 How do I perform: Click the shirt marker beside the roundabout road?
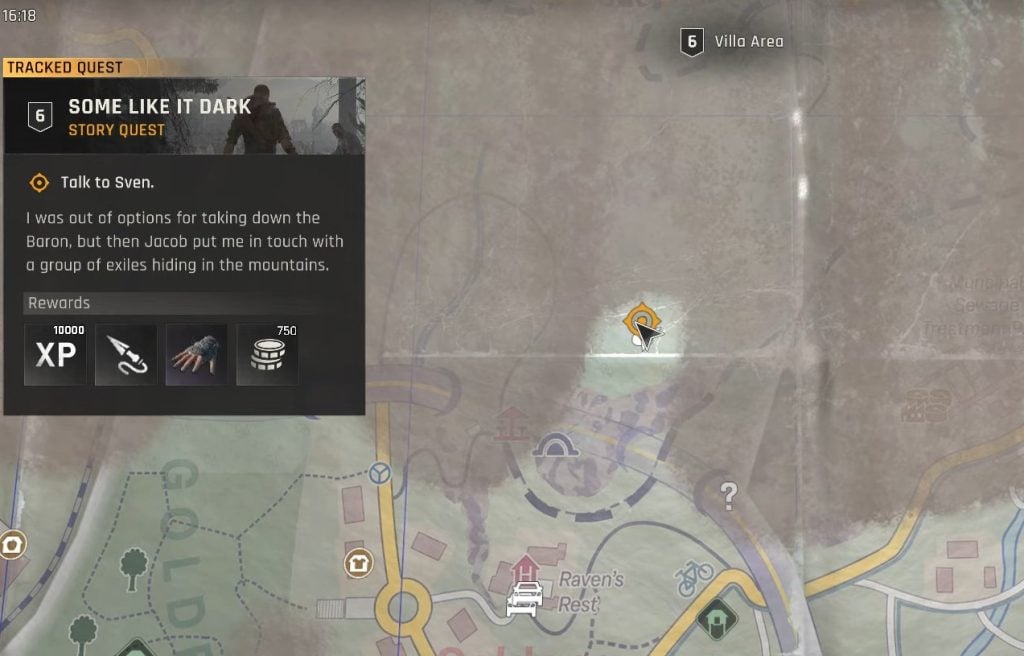(358, 563)
